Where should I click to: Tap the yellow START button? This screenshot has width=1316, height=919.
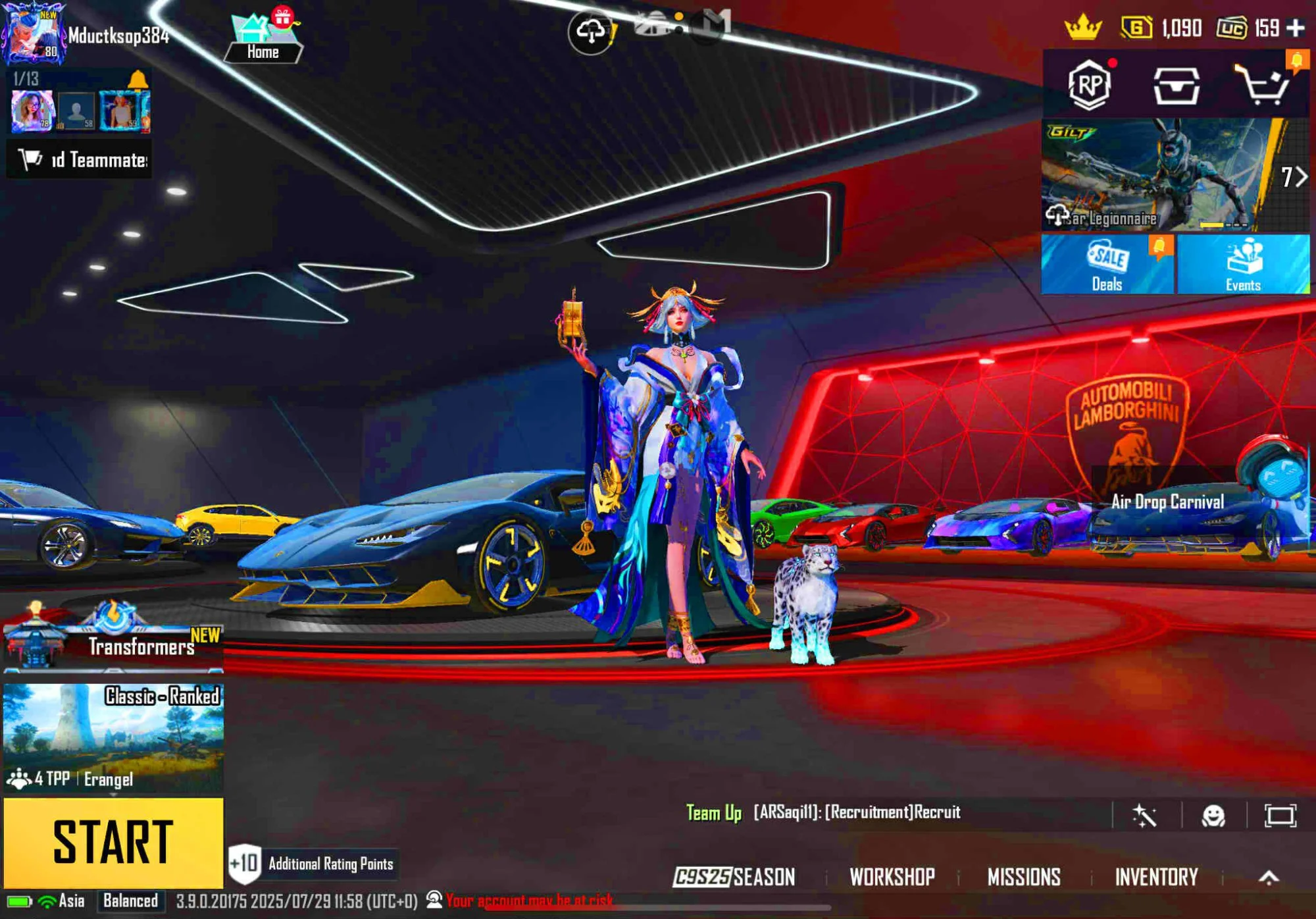[x=113, y=842]
